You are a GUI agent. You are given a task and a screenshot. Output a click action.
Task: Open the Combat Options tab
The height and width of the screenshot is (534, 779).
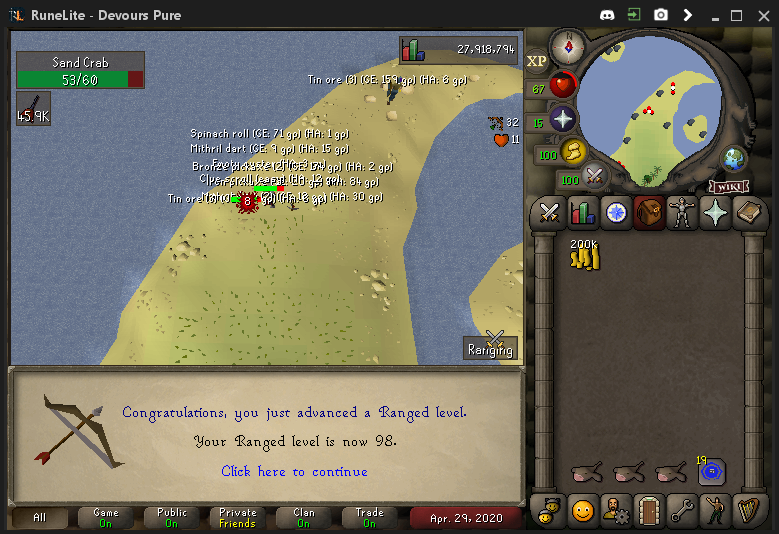point(549,213)
